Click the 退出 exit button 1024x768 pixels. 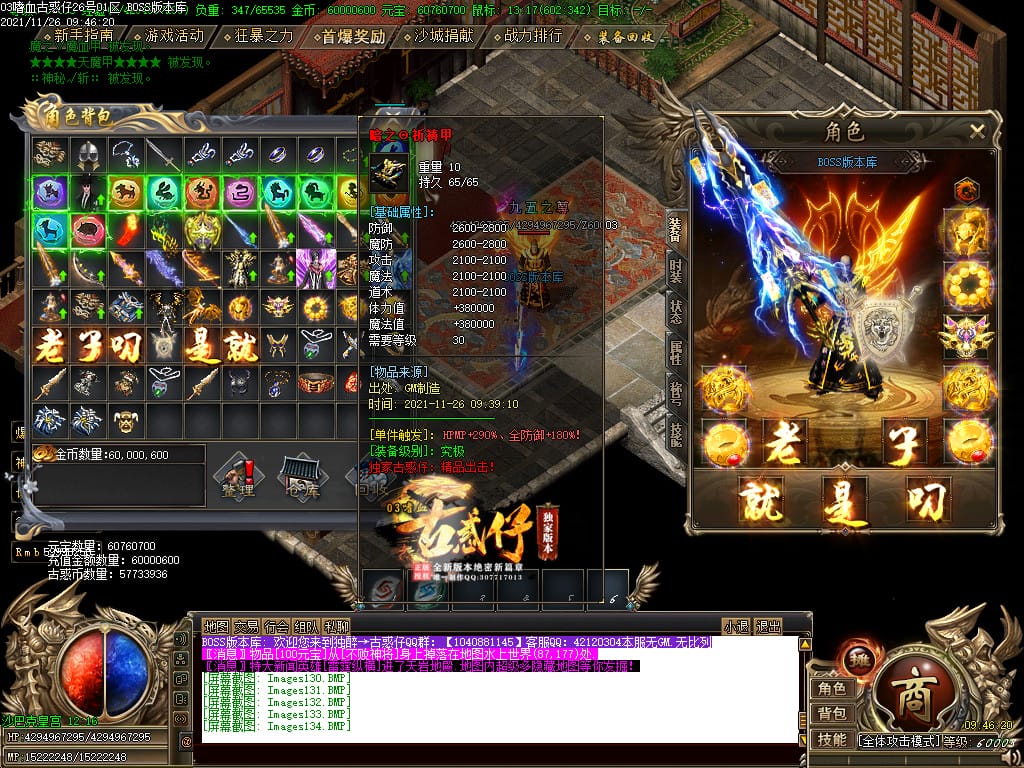pos(768,627)
